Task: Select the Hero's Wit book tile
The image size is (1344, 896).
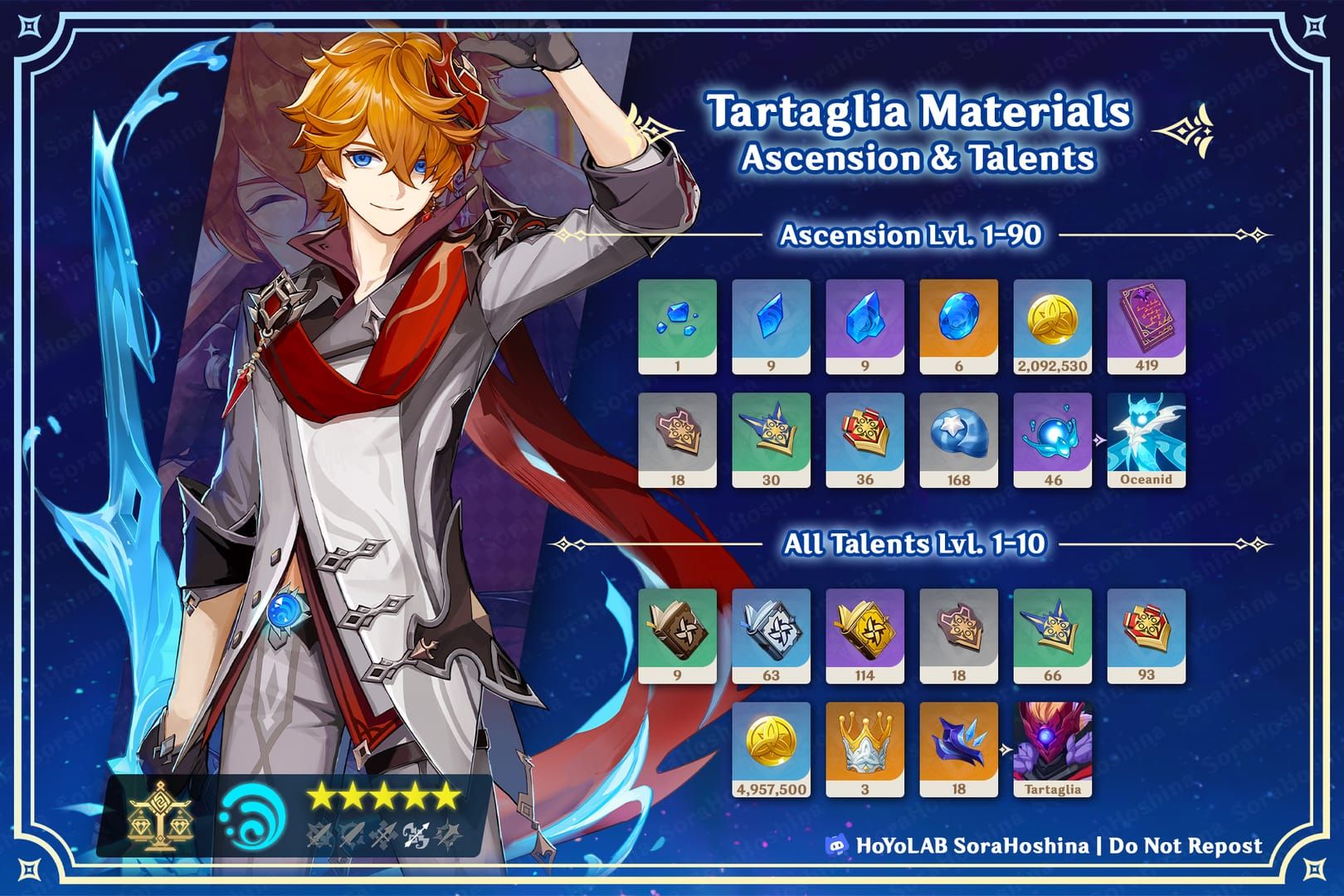Action: (1146, 326)
